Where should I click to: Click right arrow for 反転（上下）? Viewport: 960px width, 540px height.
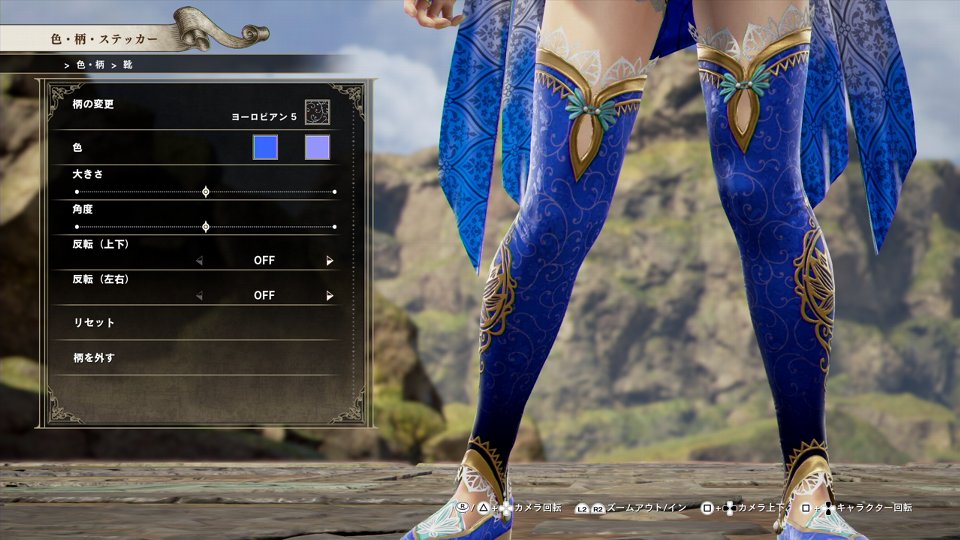click(x=329, y=261)
